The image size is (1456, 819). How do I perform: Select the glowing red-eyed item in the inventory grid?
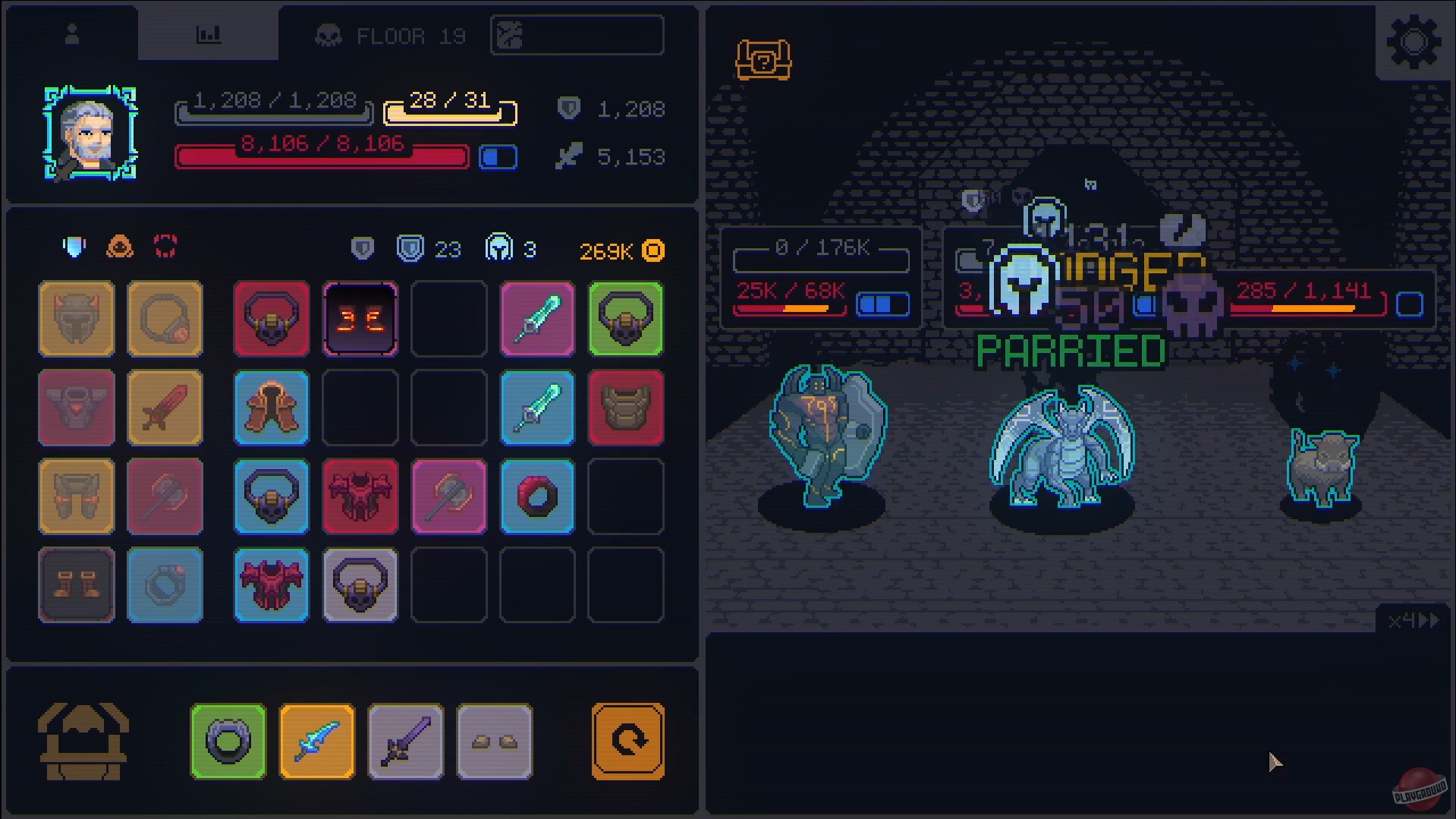[360, 319]
